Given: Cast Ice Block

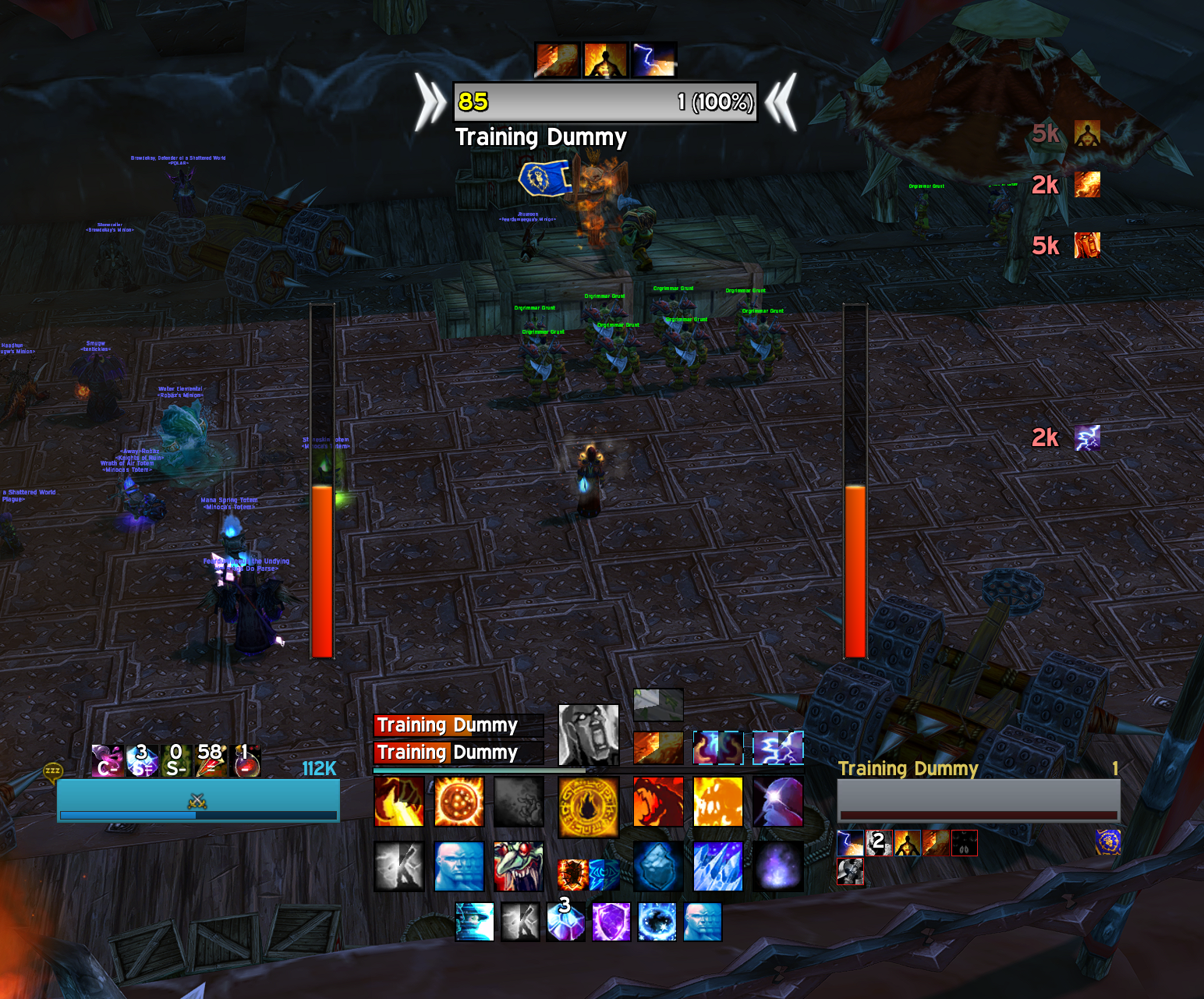Looking at the screenshot, I should pyautogui.click(x=658, y=866).
